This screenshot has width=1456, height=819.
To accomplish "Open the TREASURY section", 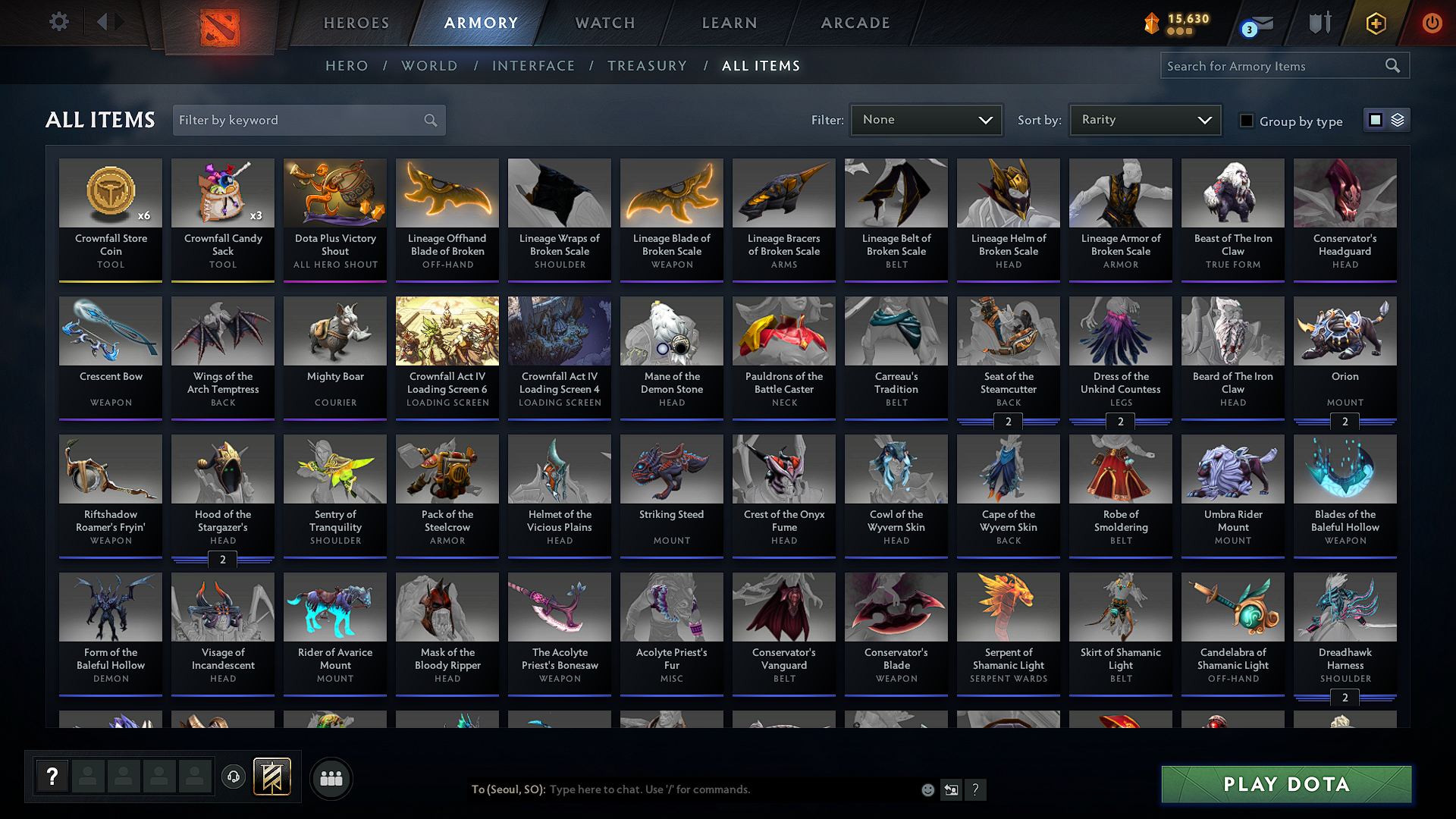I will pyautogui.click(x=647, y=65).
